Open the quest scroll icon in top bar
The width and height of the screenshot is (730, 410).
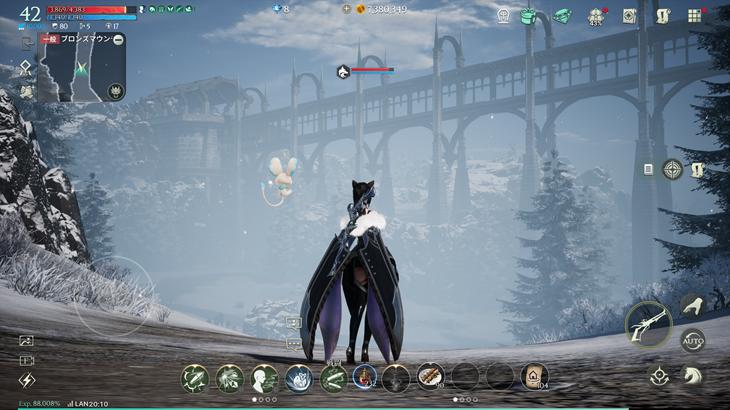[662, 16]
